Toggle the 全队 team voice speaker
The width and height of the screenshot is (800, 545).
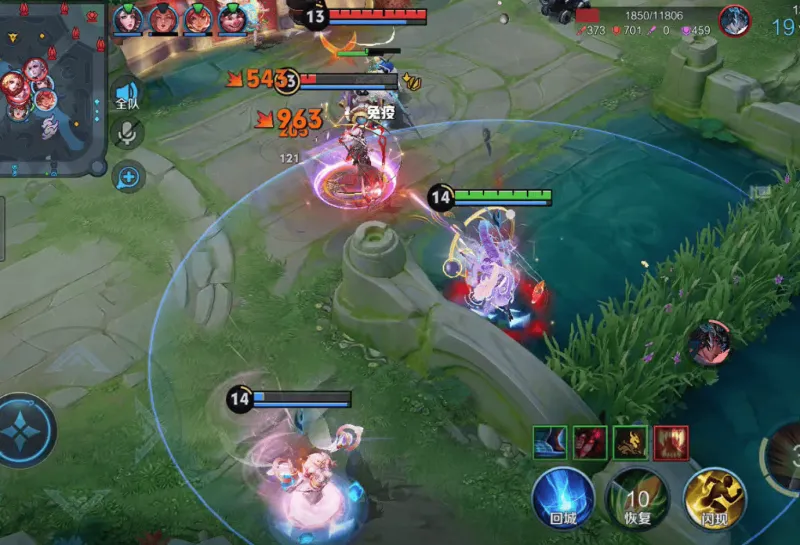coord(127,94)
